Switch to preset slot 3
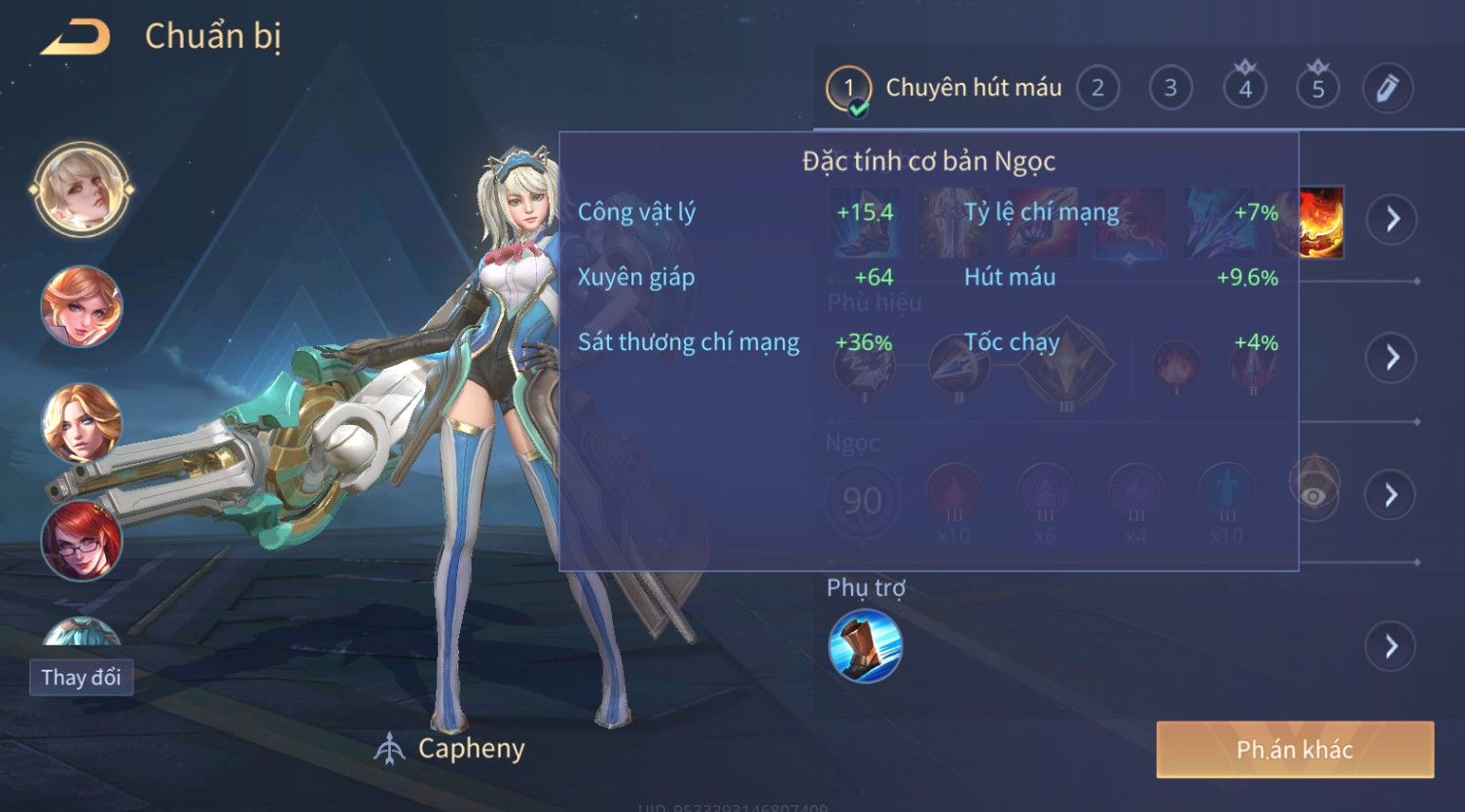 pos(1170,88)
